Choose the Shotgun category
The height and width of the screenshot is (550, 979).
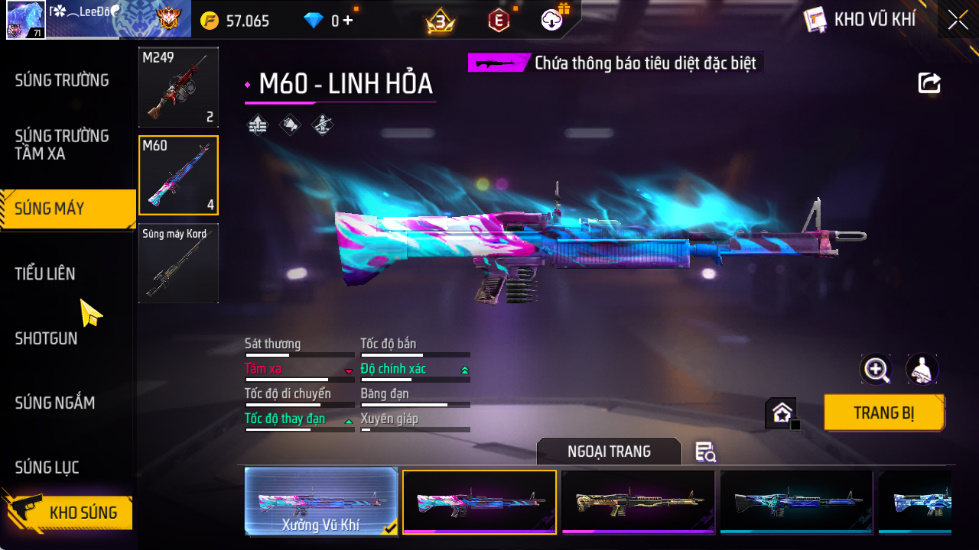coord(46,338)
